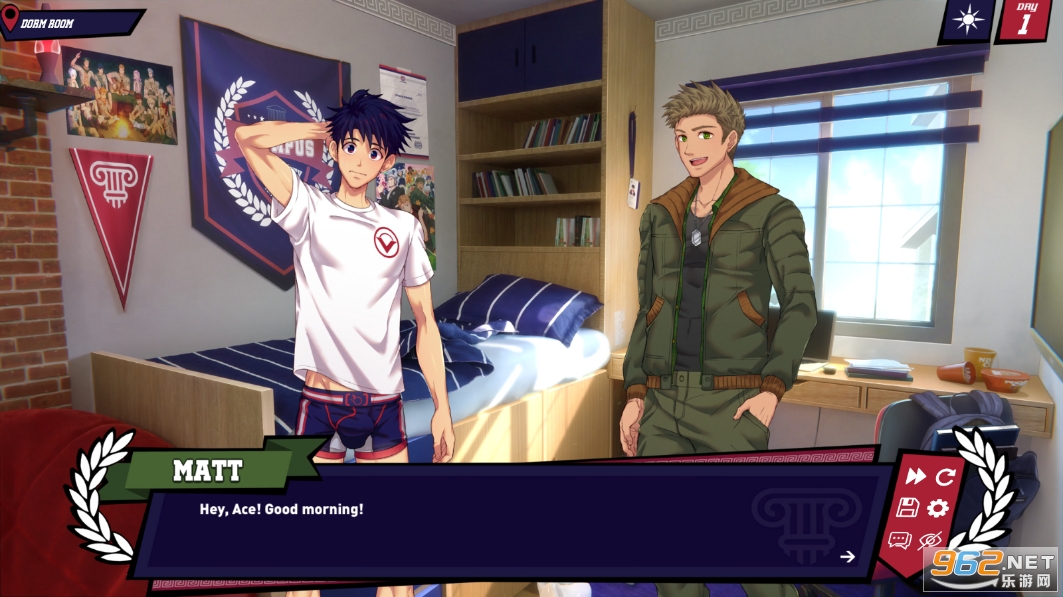The height and width of the screenshot is (597, 1063).
Task: Open settings via the gear icon
Action: click(x=937, y=508)
